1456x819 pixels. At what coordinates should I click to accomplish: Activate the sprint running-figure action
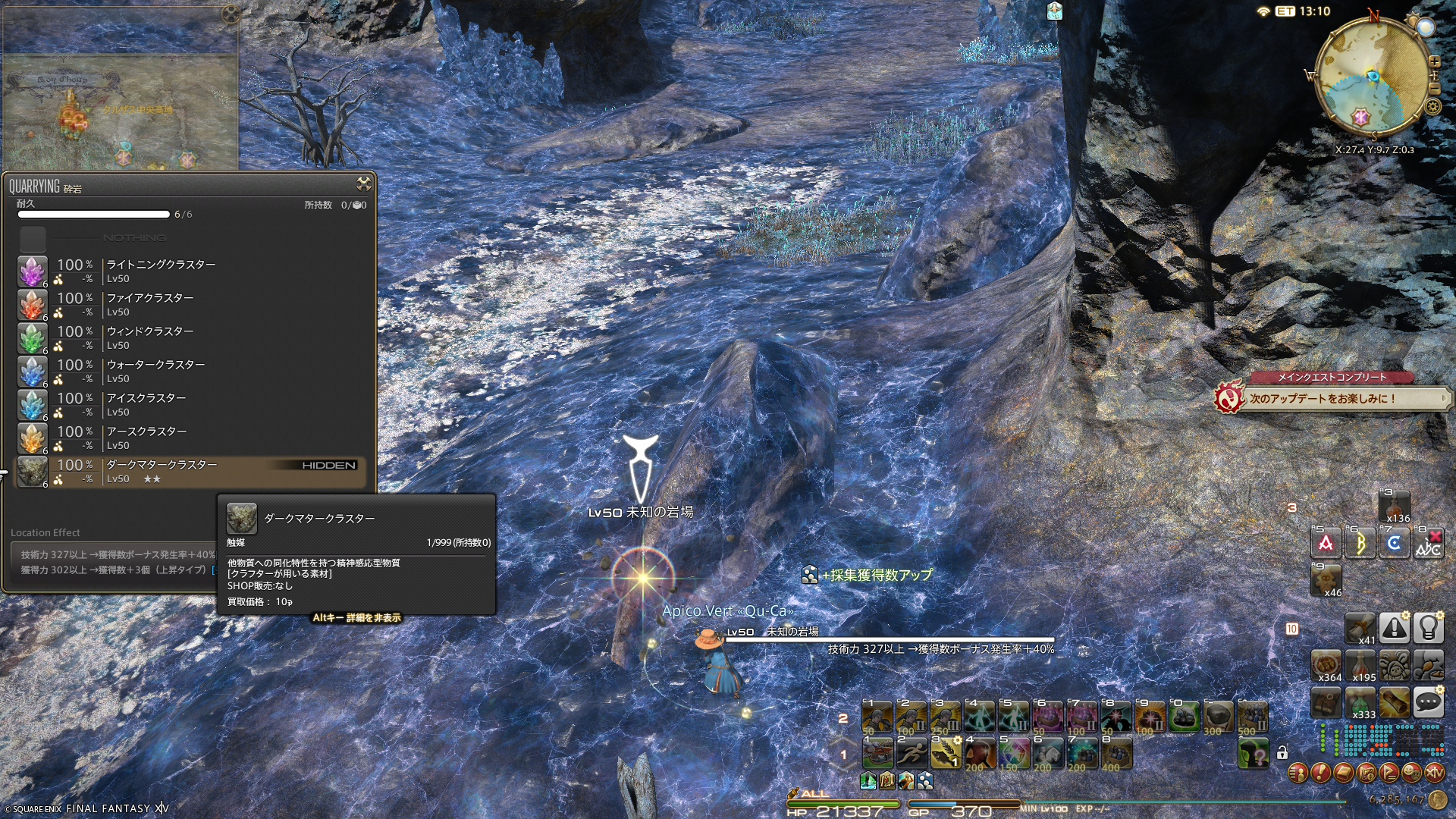[x=911, y=752]
